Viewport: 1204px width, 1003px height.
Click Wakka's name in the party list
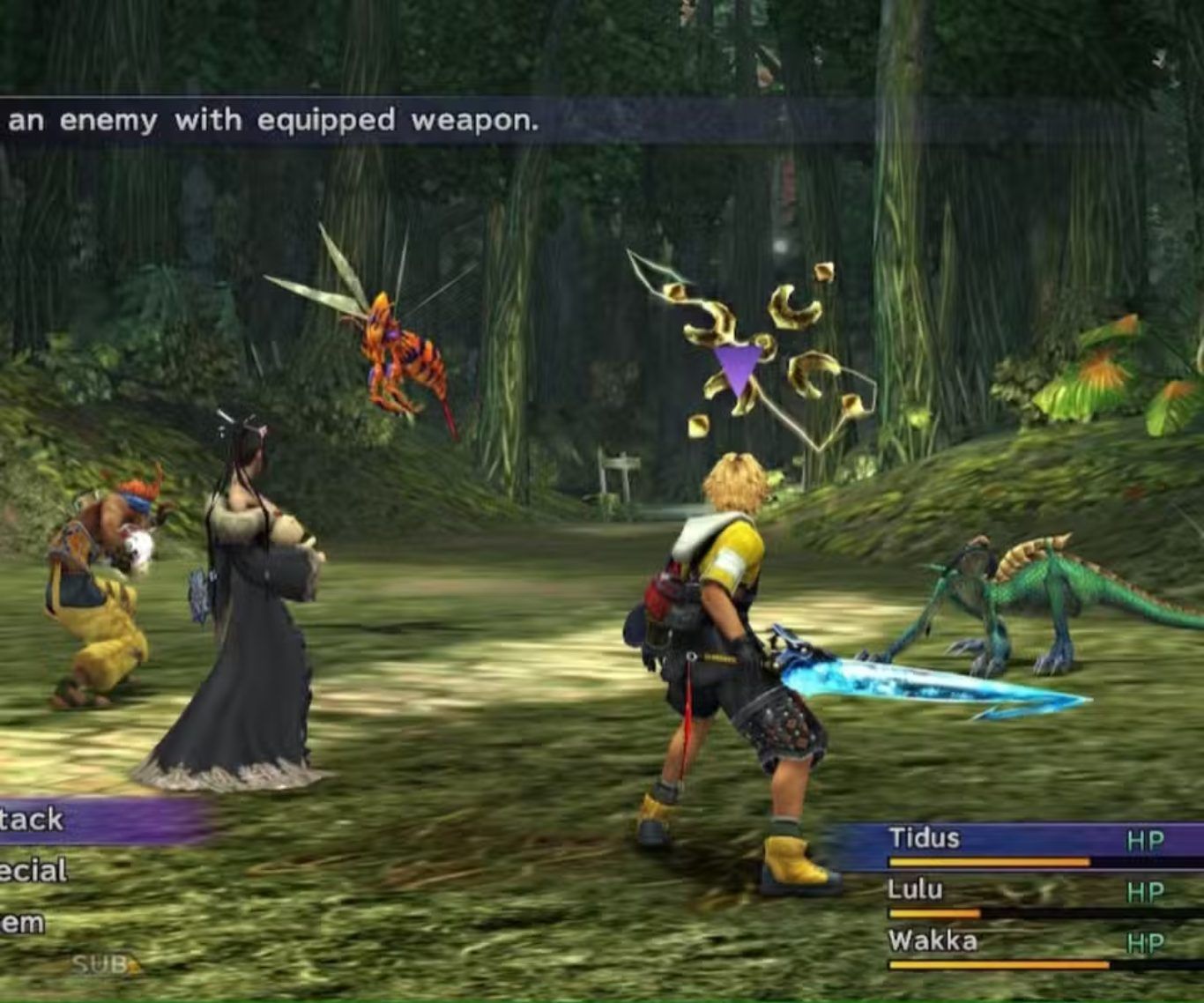(933, 940)
